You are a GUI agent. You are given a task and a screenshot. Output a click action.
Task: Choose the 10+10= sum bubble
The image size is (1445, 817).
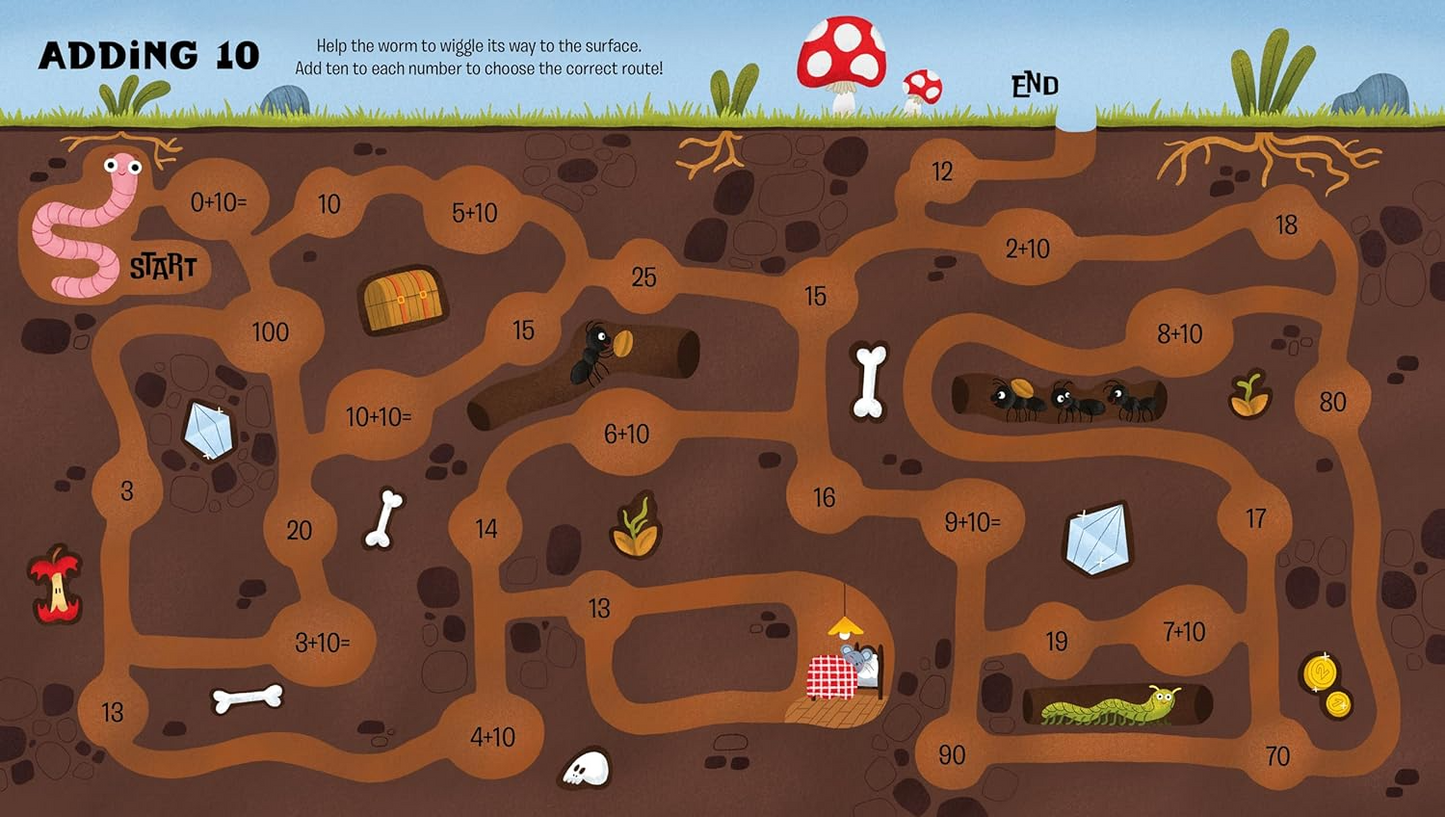click(x=378, y=417)
